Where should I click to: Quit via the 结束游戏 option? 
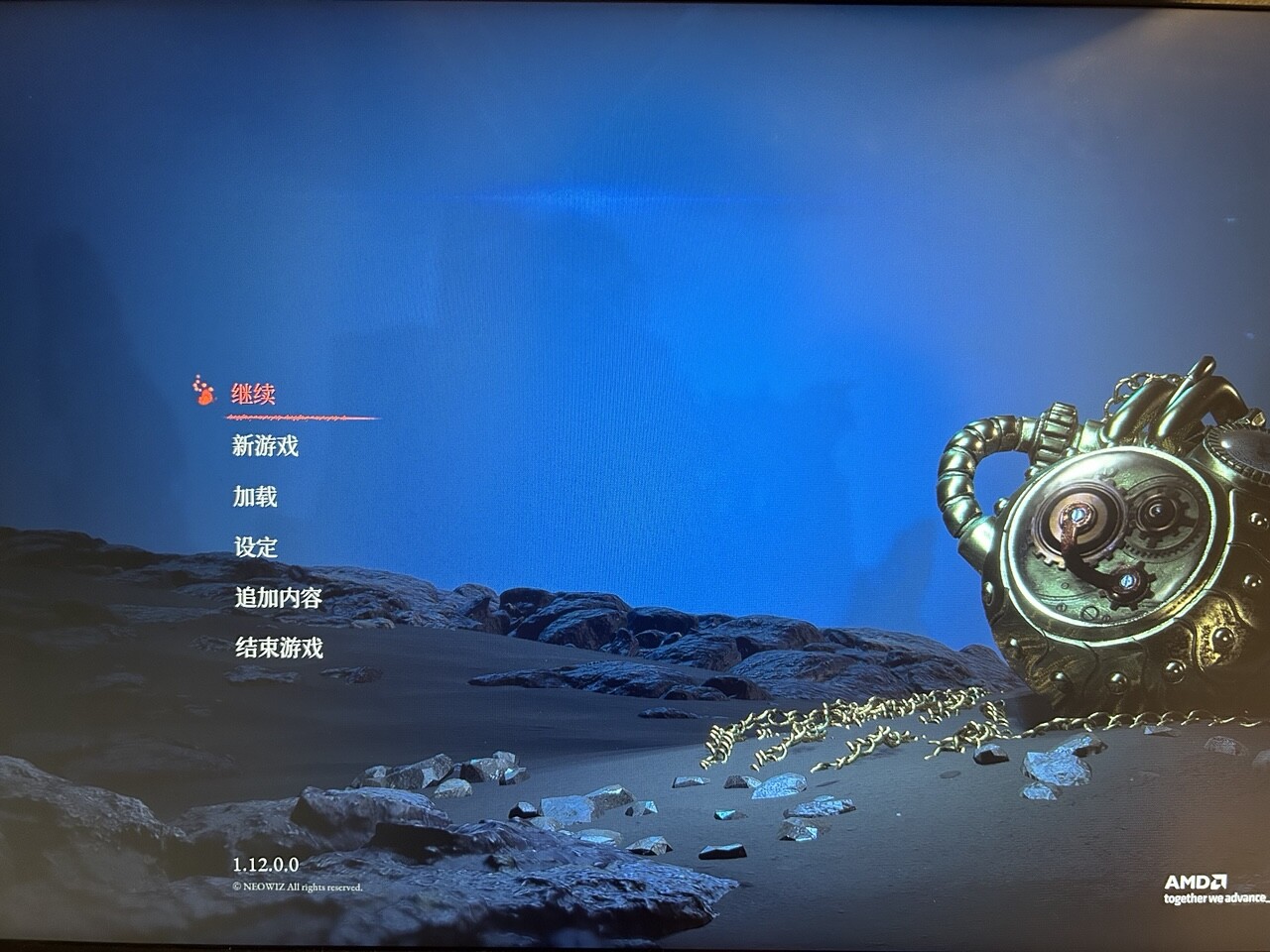click(x=278, y=649)
